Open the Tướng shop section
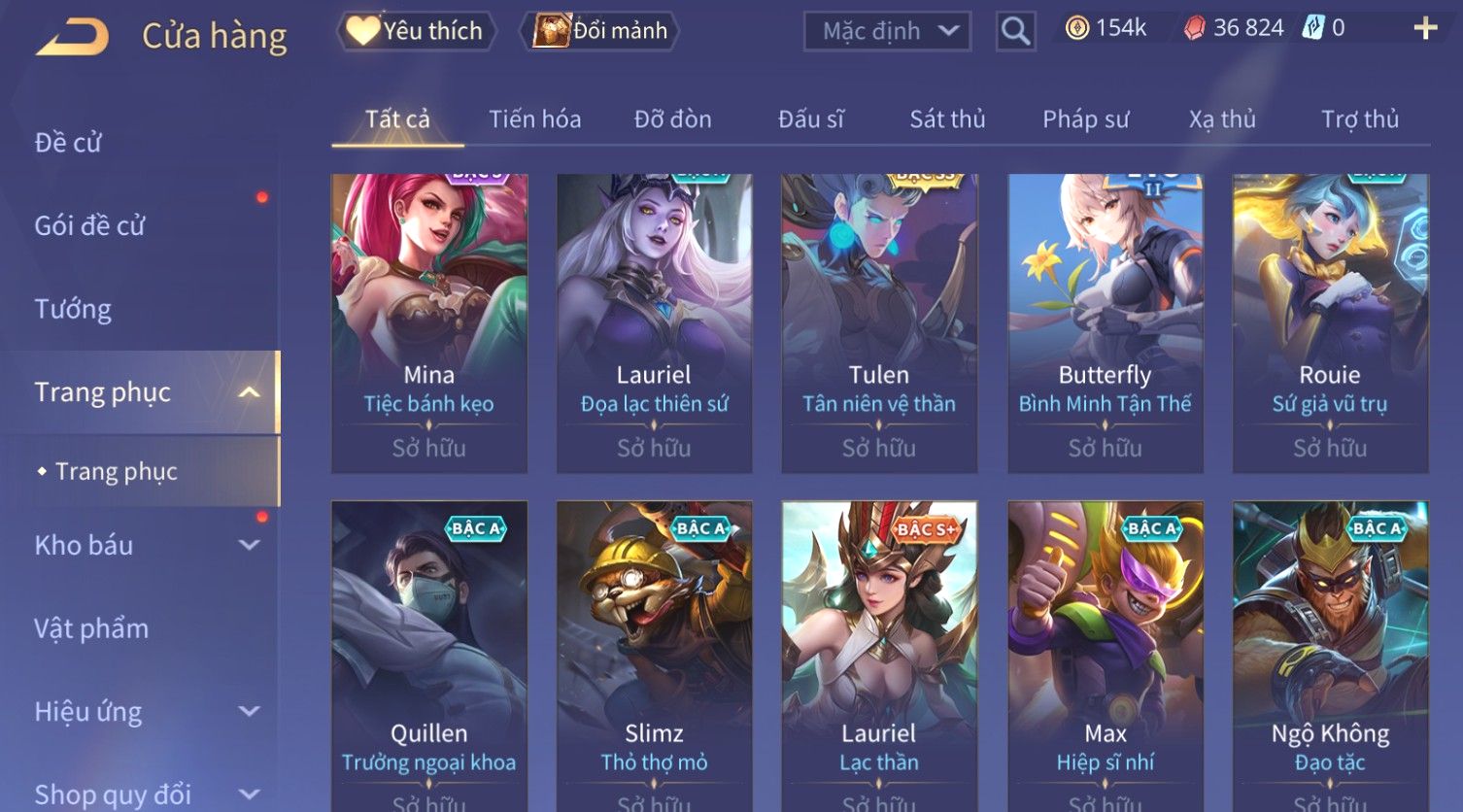Viewport: 1463px width, 812px height. pyautogui.click(x=73, y=309)
